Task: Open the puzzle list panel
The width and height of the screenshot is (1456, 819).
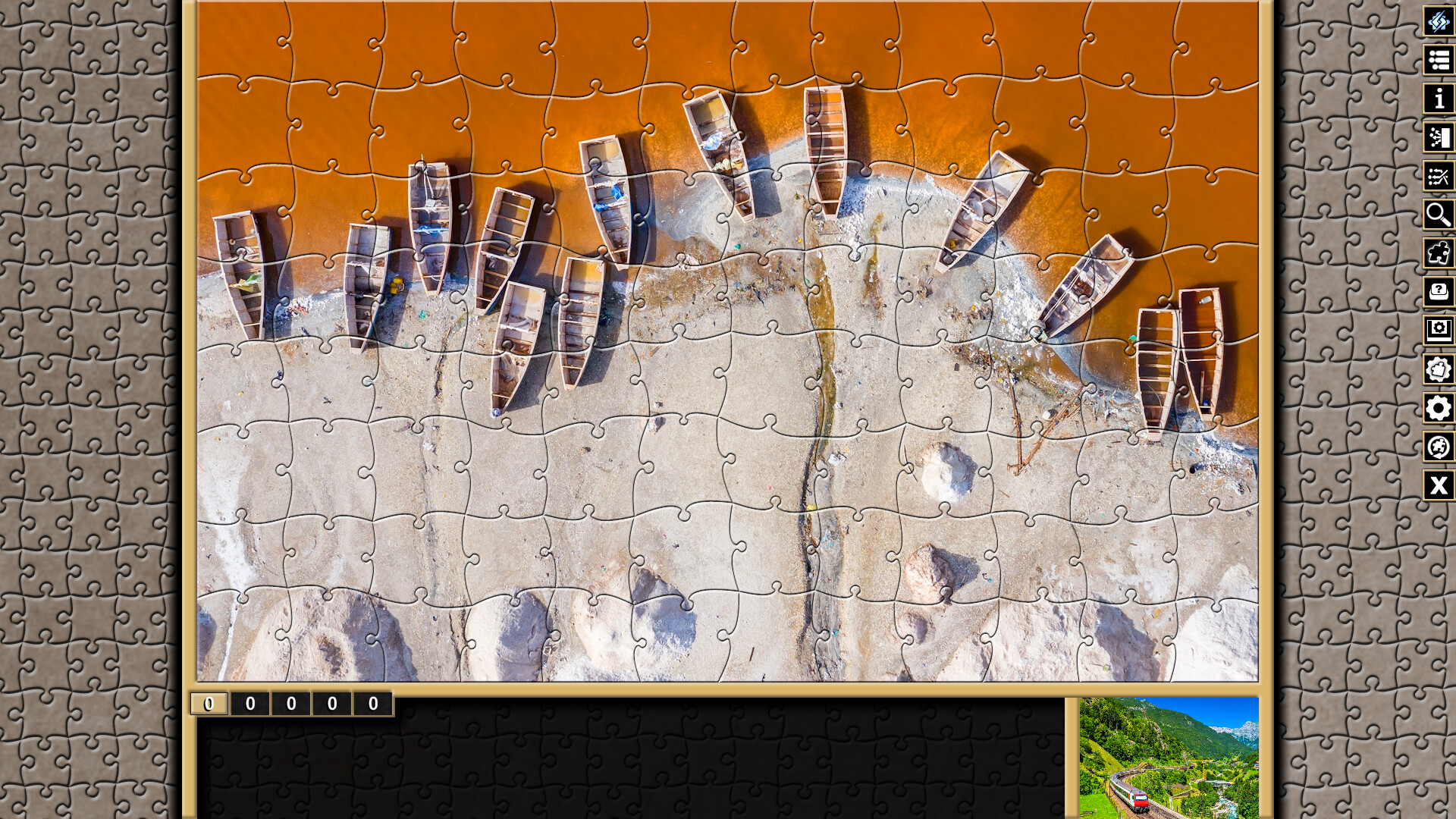Action: pos(1439,60)
